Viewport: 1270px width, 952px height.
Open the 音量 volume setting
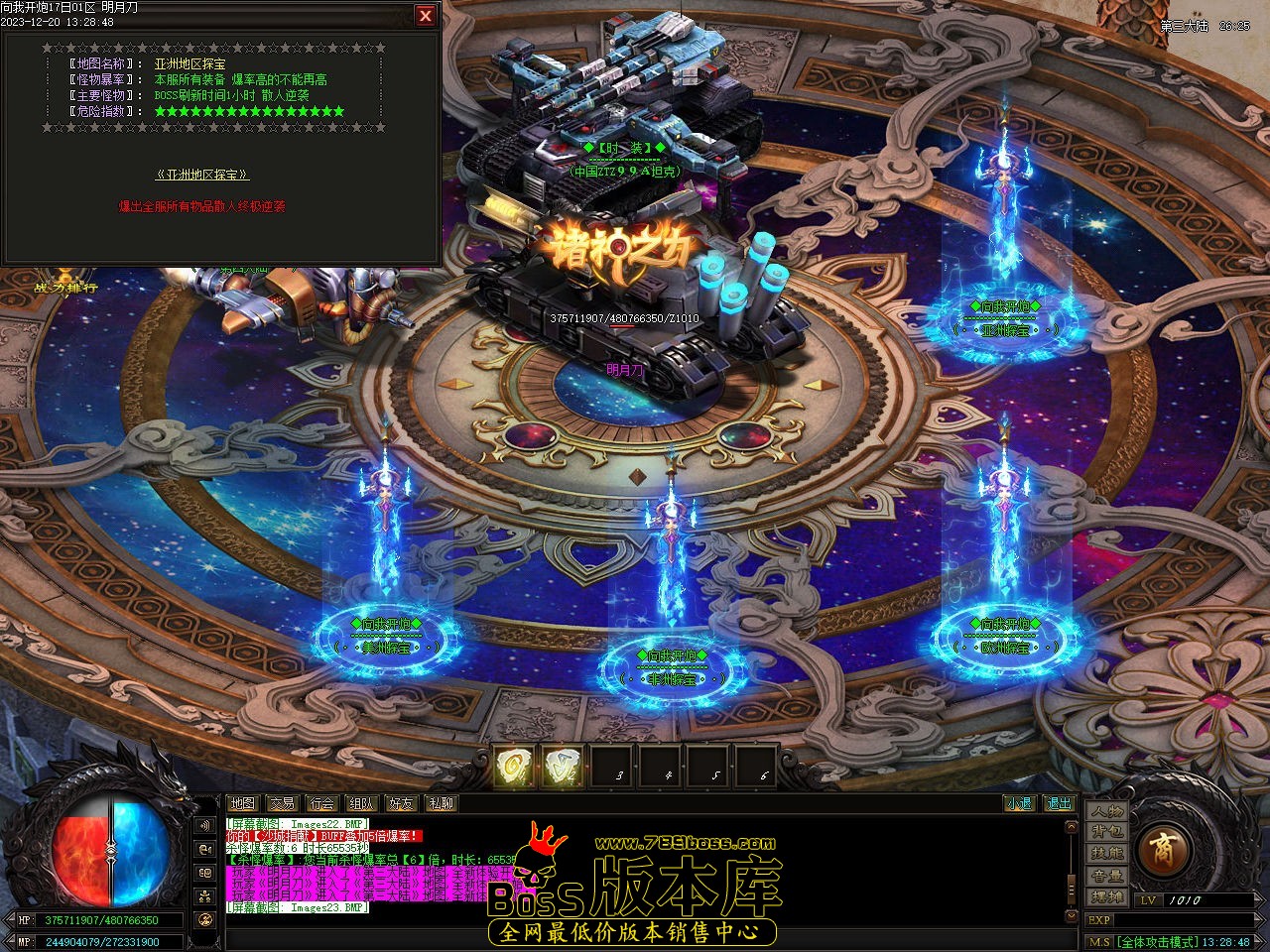point(1106,876)
